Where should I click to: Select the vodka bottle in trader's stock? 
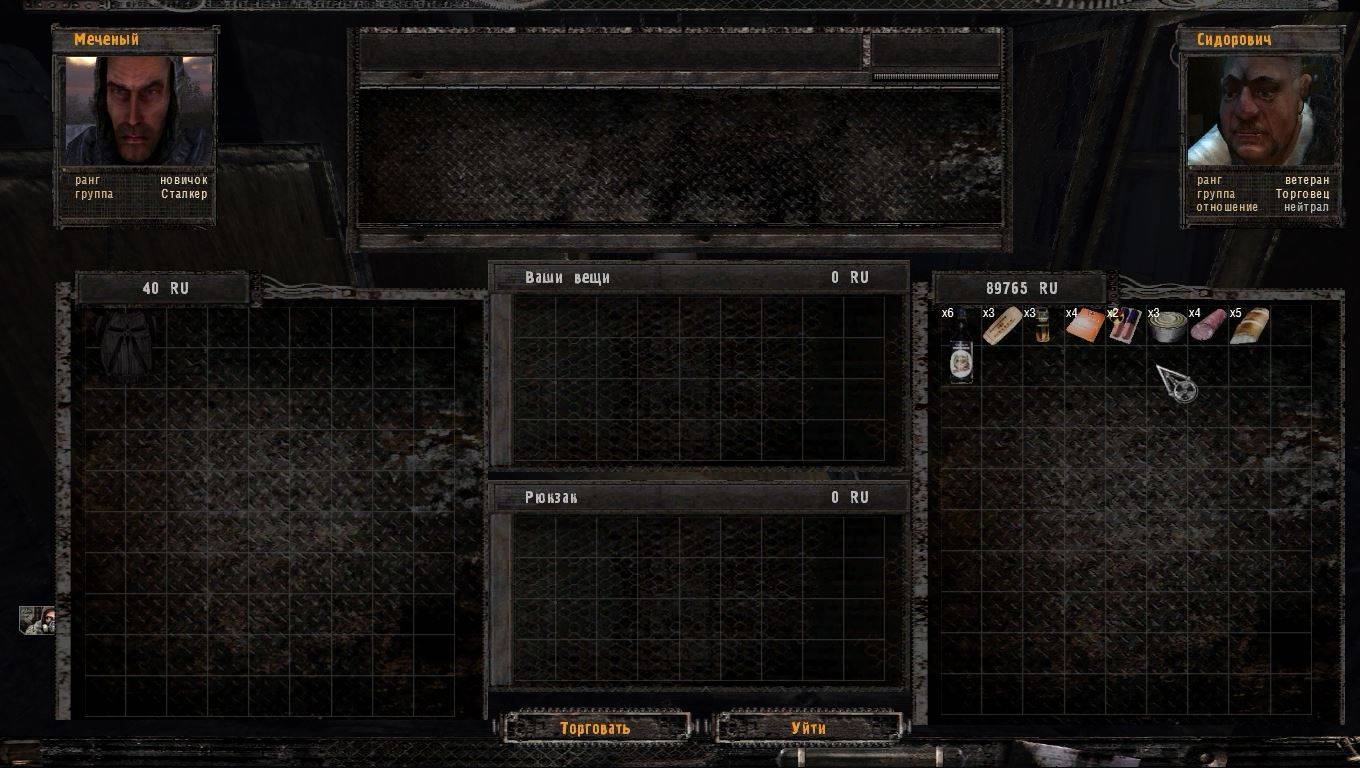click(x=961, y=348)
